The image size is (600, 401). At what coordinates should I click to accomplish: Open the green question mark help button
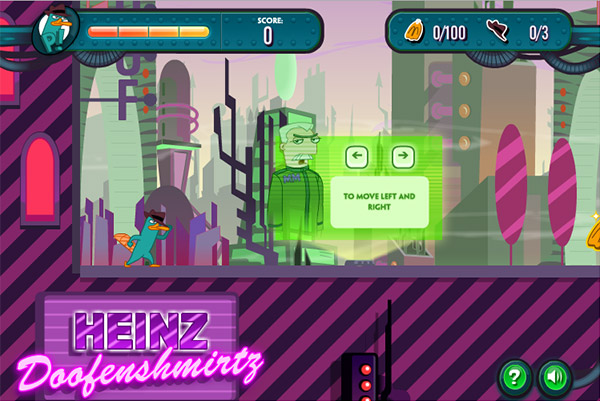[x=515, y=377]
